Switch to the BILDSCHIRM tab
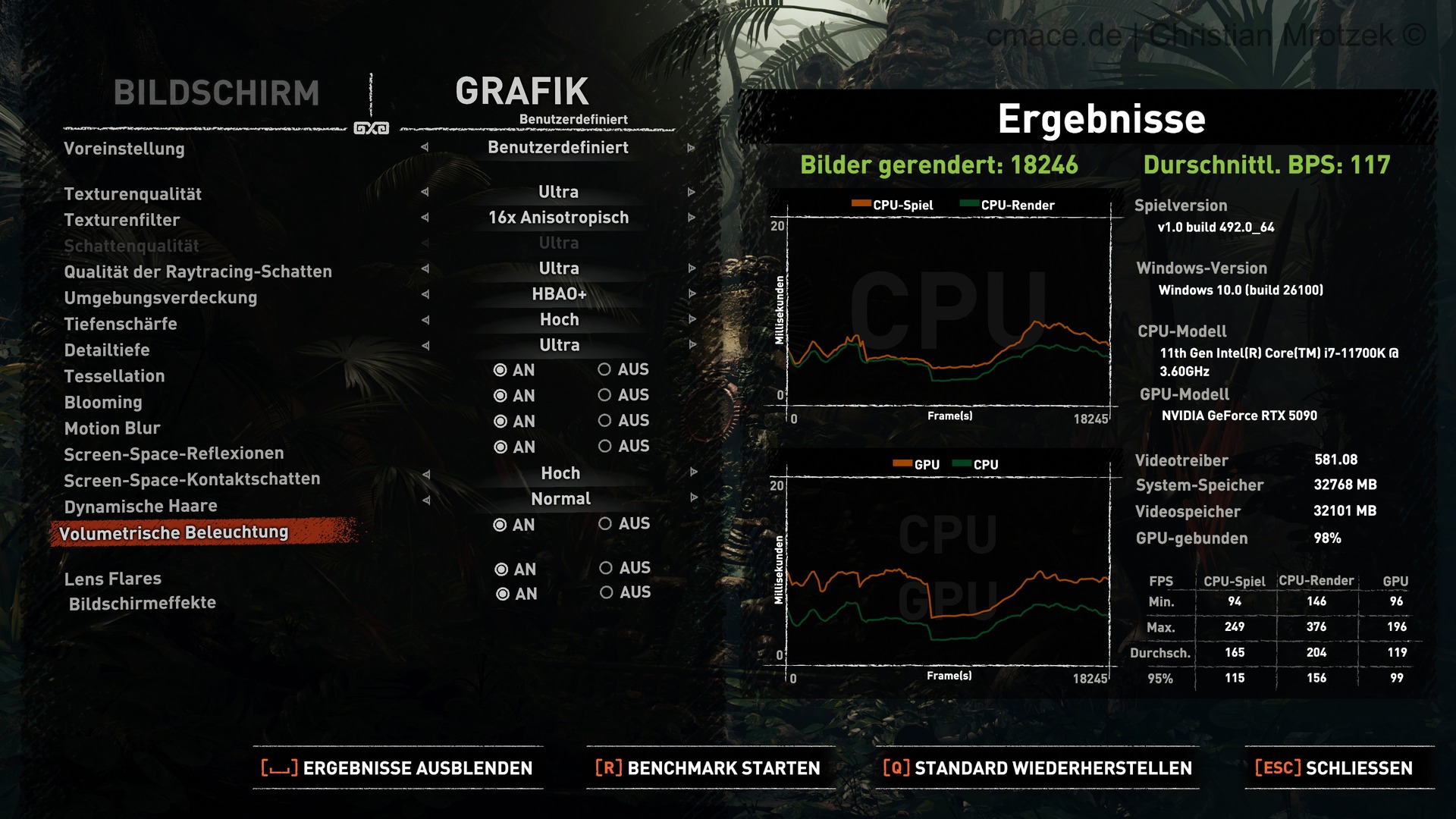Image resolution: width=1456 pixels, height=819 pixels. pyautogui.click(x=216, y=93)
